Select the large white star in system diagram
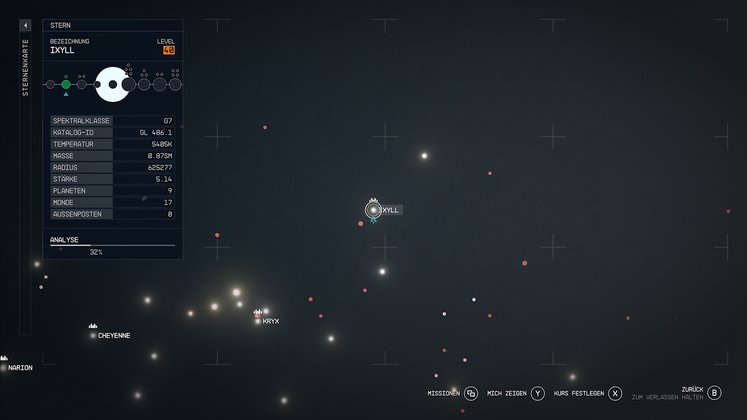 tap(112, 85)
